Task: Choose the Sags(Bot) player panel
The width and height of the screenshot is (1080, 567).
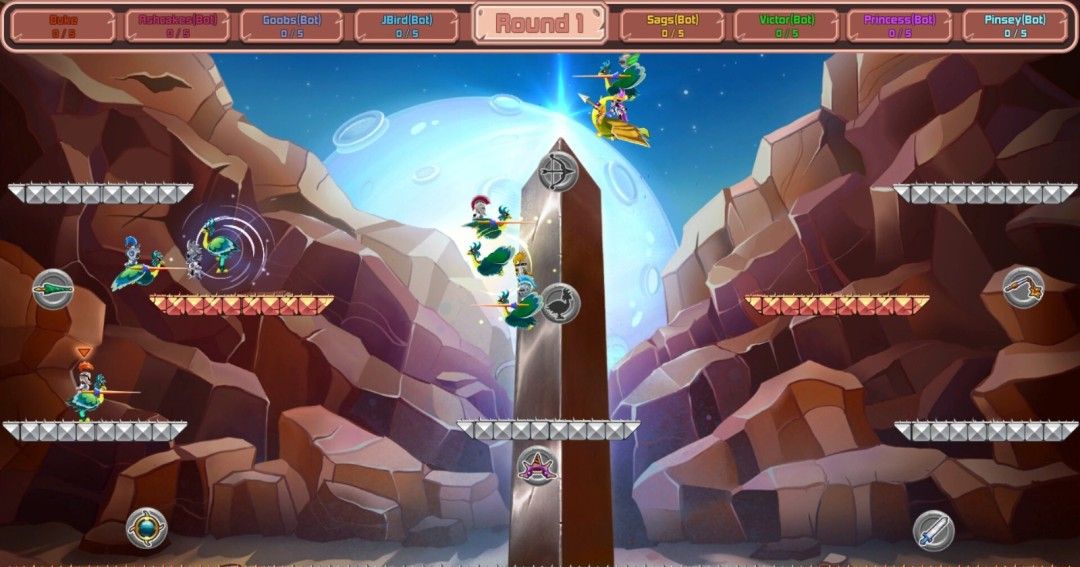Action: [672, 26]
